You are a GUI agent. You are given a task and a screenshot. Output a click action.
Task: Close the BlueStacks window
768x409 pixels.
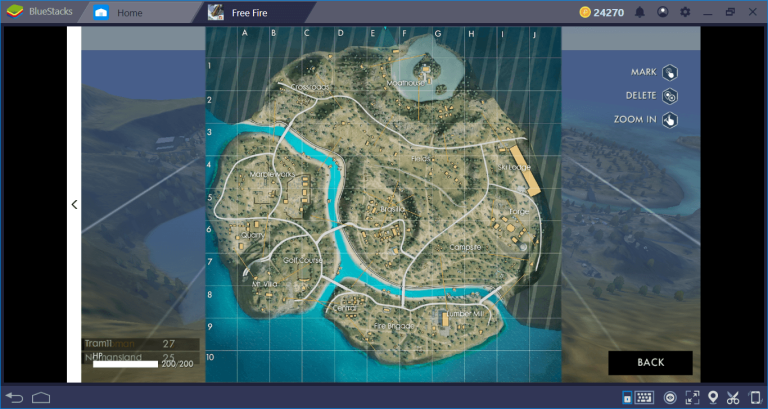click(x=753, y=13)
